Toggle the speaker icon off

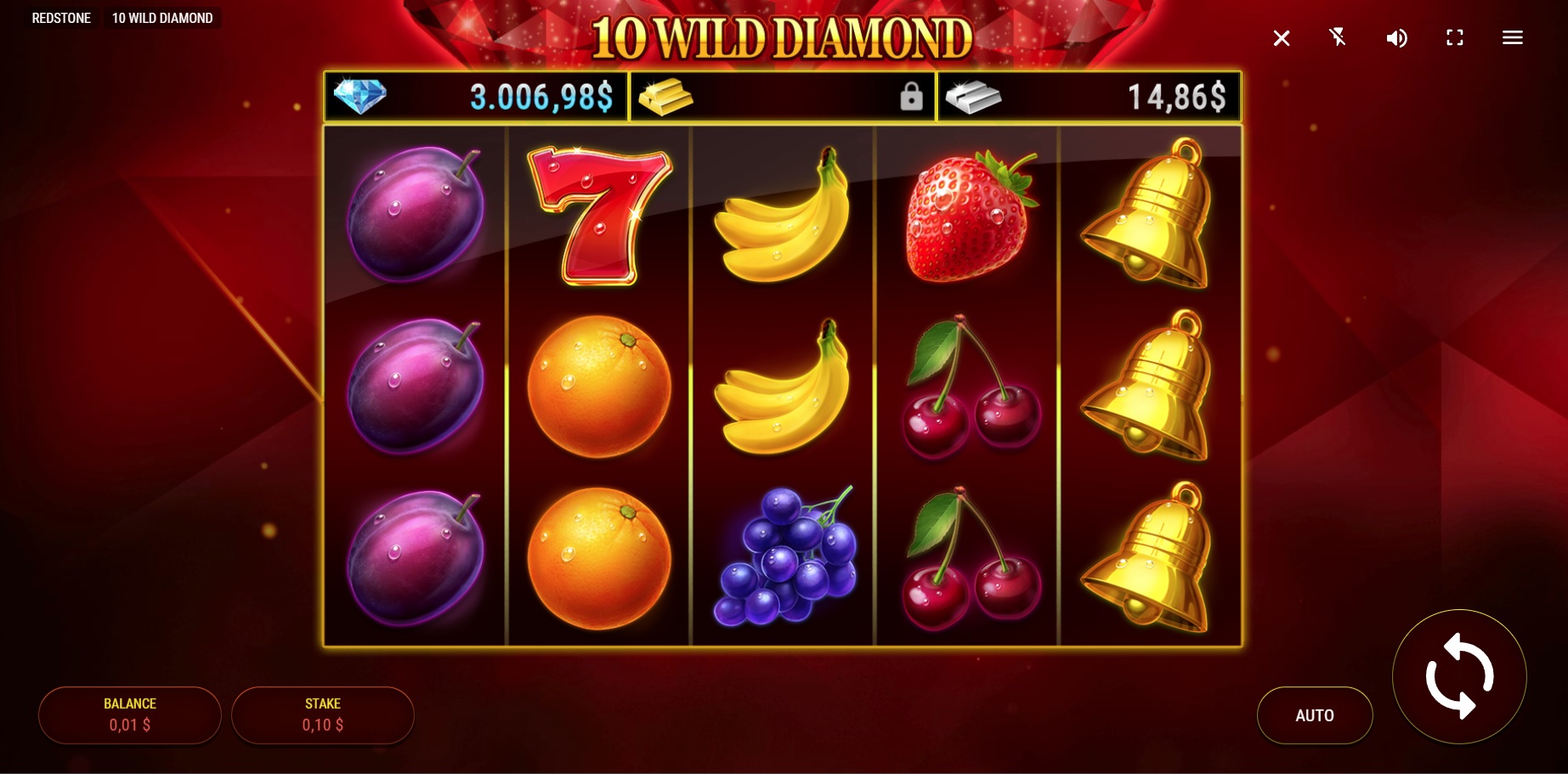coord(1396,37)
